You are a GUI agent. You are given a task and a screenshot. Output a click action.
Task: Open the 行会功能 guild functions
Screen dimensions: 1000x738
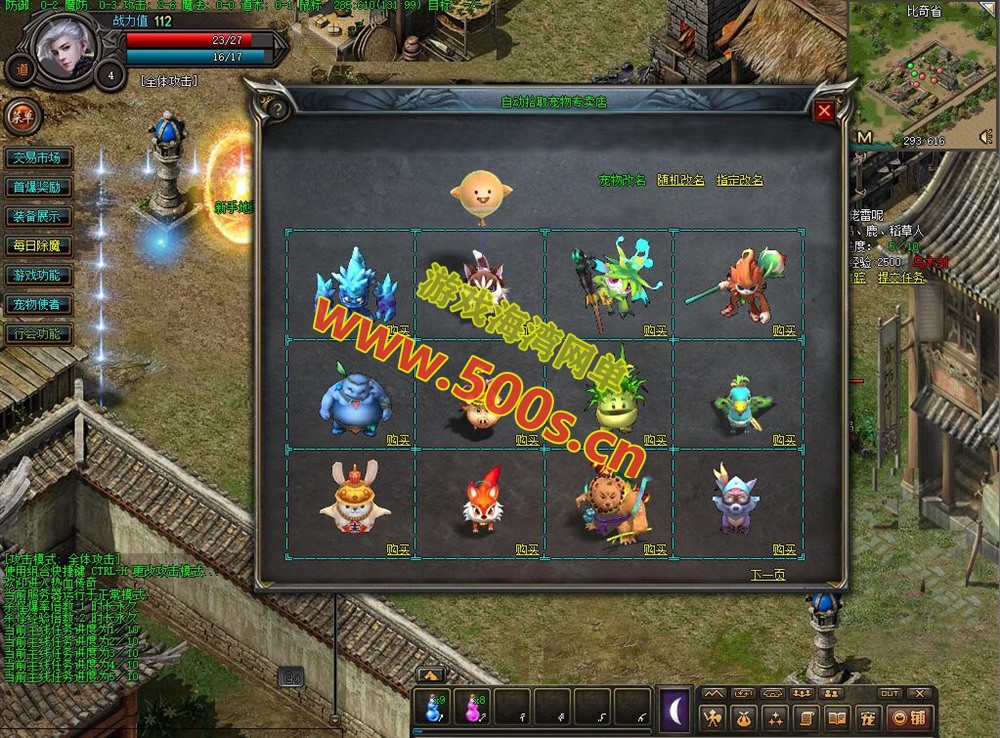pyautogui.click(x=37, y=333)
